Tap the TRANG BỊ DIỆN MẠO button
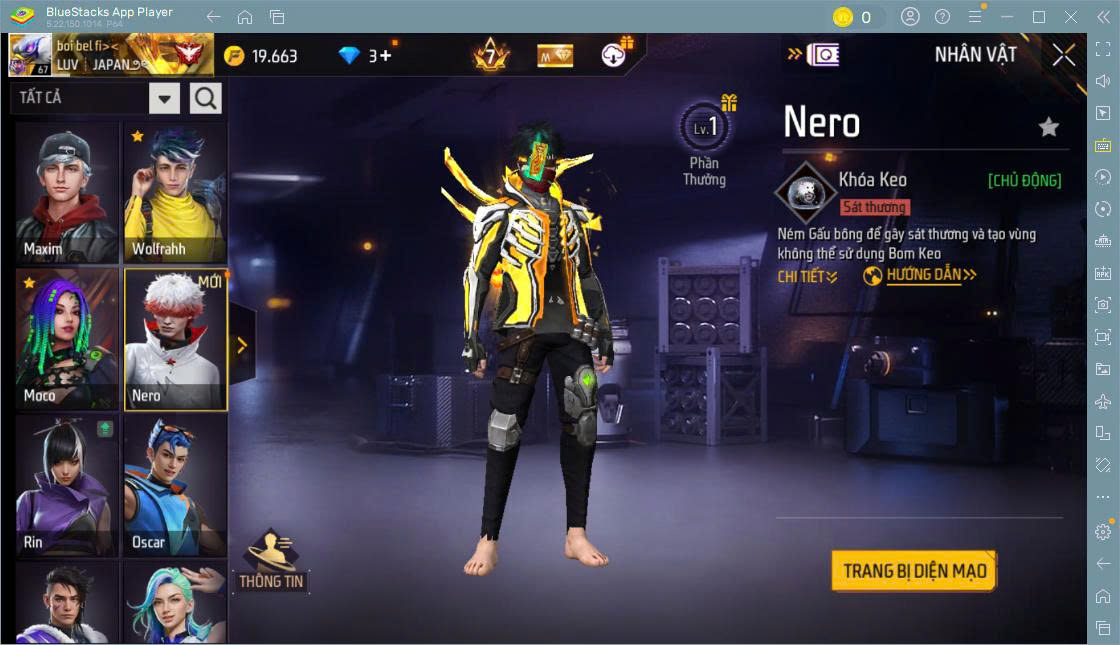This screenshot has height=645, width=1120. [x=914, y=571]
